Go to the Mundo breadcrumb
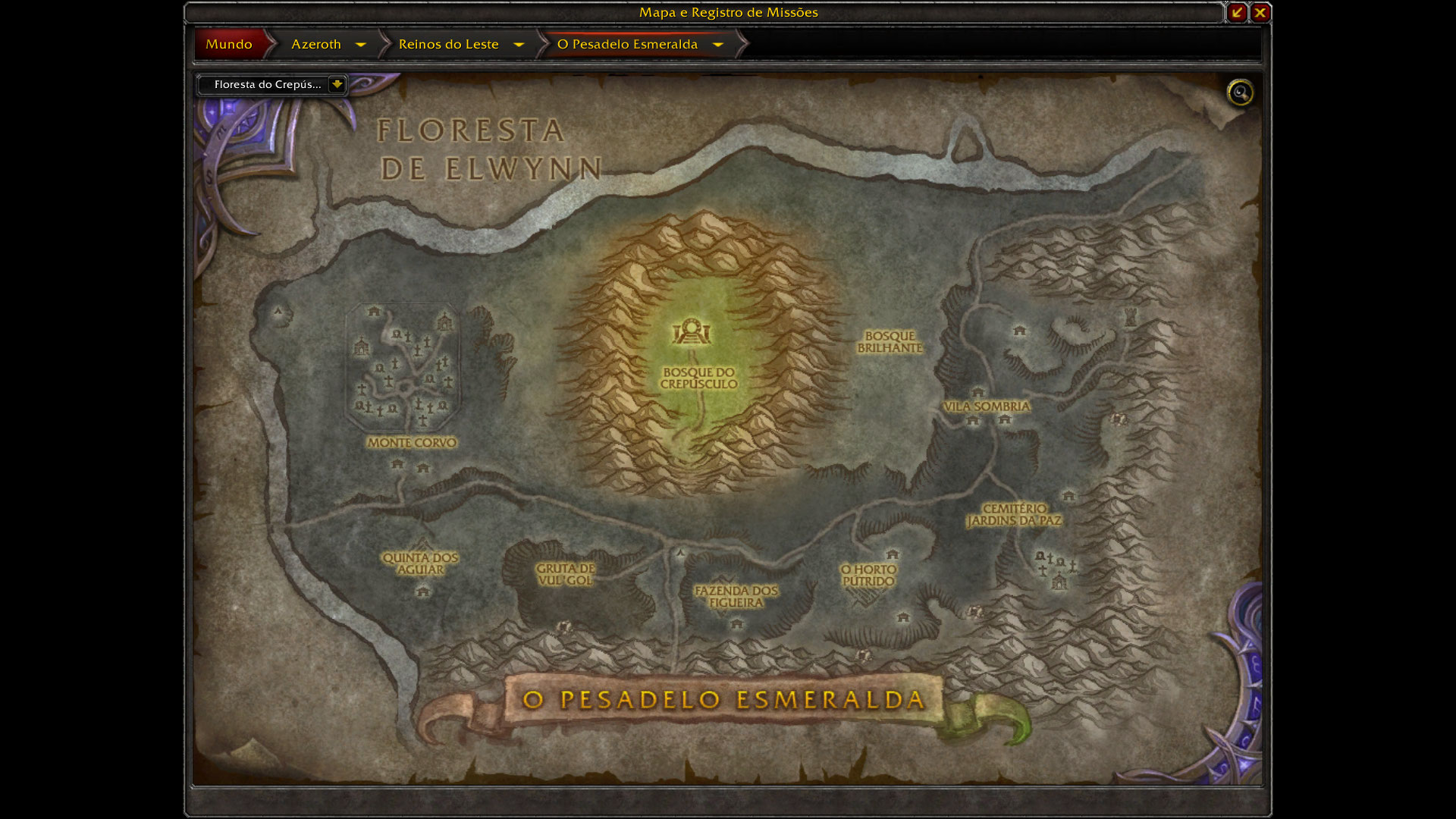 tap(229, 44)
